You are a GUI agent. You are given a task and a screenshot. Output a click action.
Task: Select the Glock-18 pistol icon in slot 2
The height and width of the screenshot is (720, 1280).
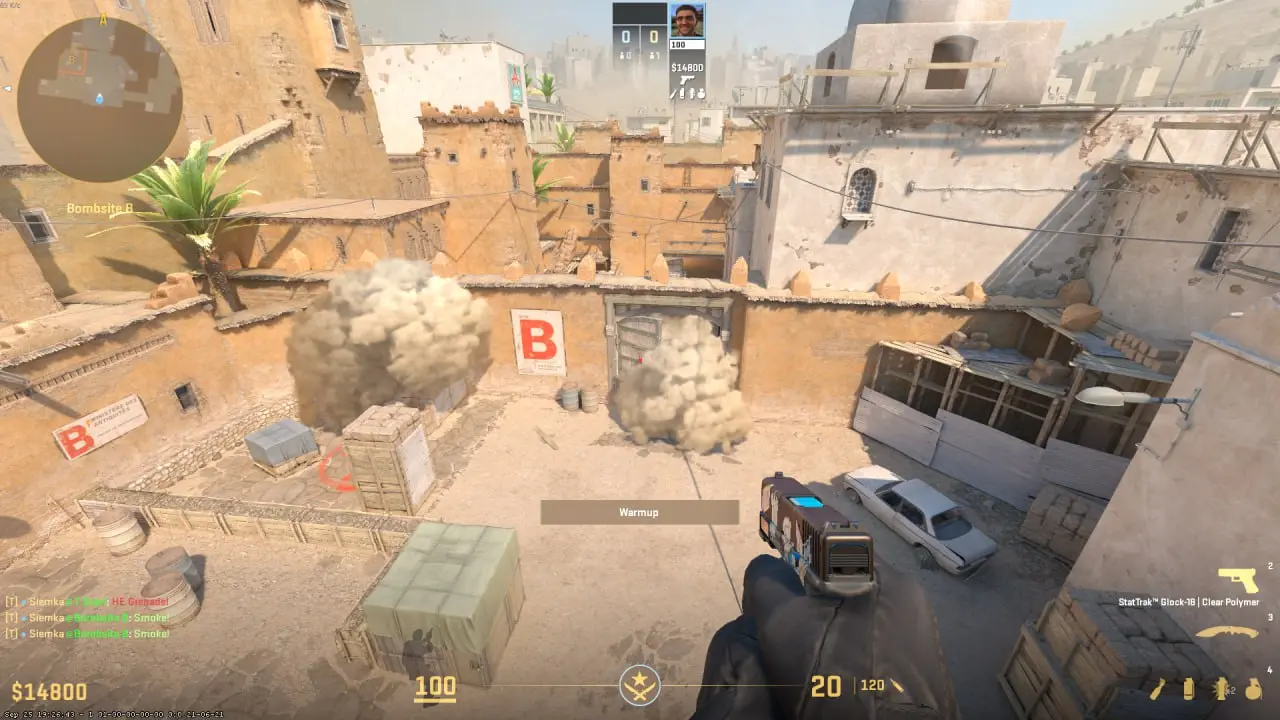[x=1237, y=578]
